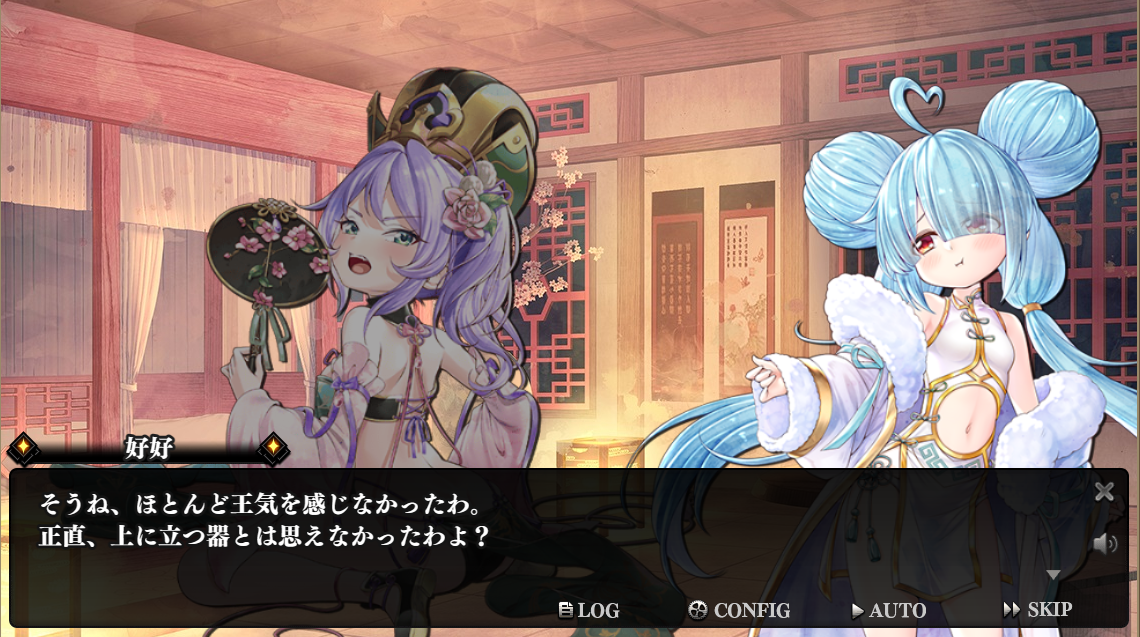Activate SKIP to fast-forward dialogue
The height and width of the screenshot is (637, 1140).
(1037, 609)
